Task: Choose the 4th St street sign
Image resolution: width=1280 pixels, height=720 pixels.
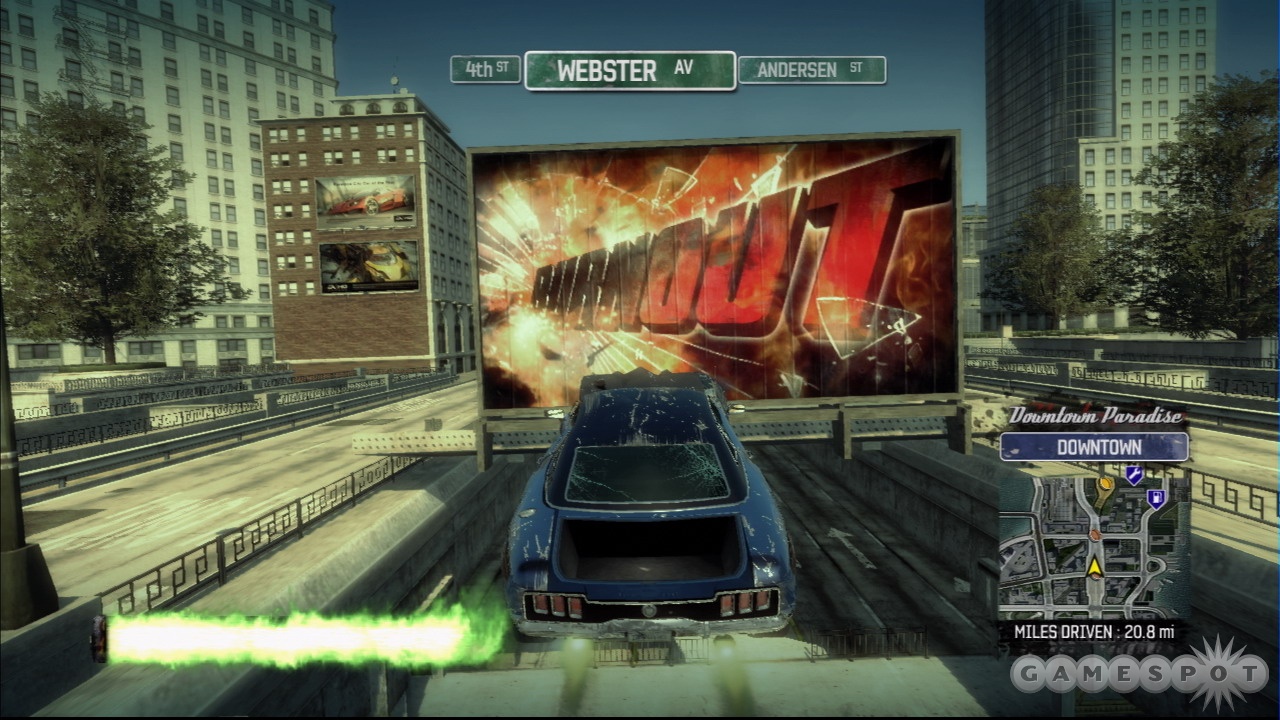Action: [x=485, y=69]
